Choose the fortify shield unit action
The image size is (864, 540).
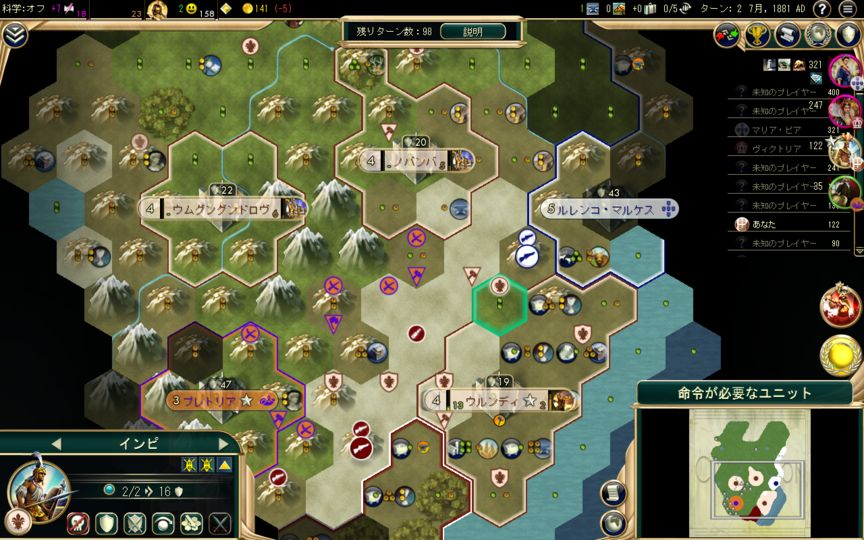(106, 522)
